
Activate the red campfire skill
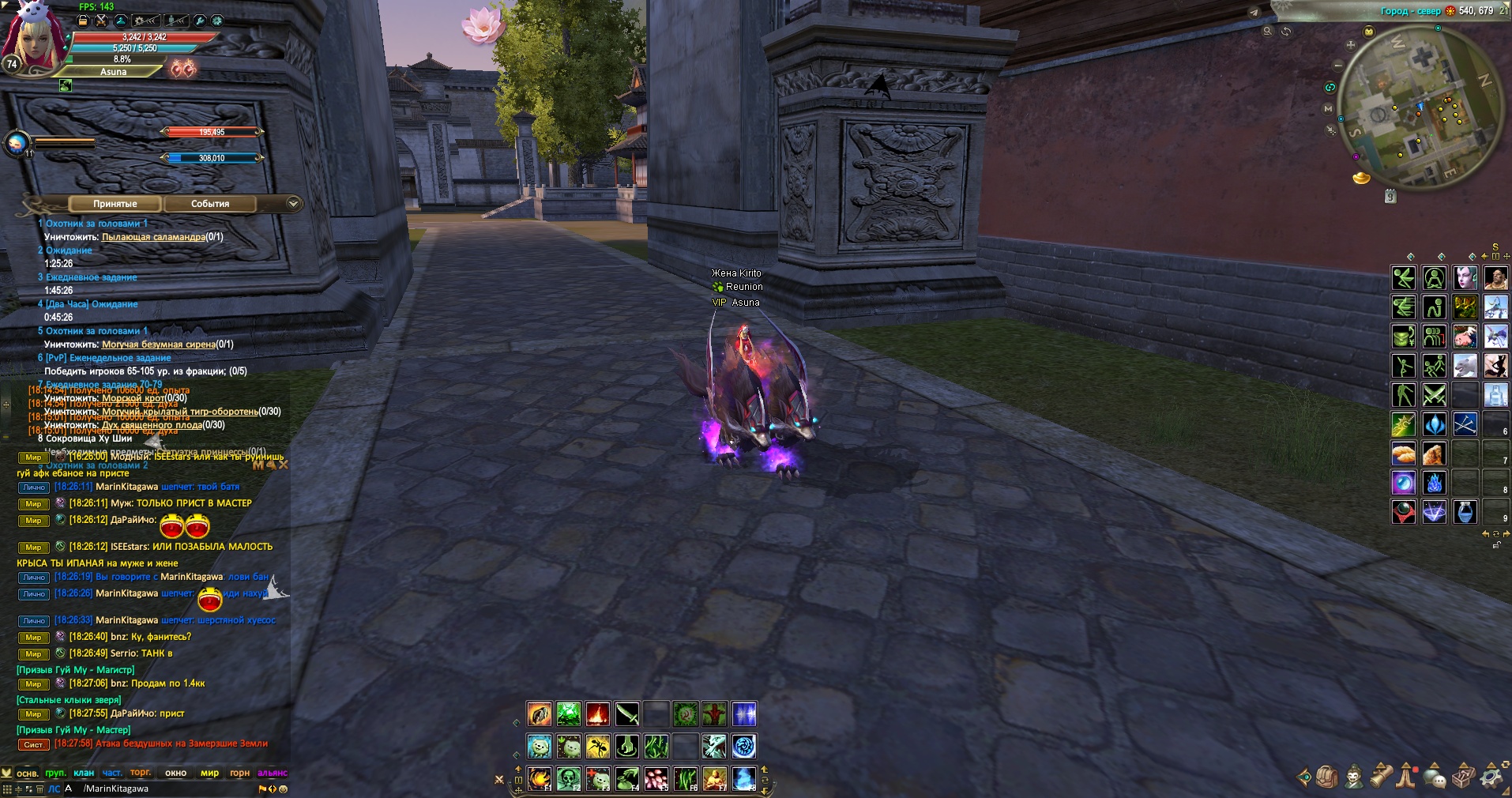(597, 714)
